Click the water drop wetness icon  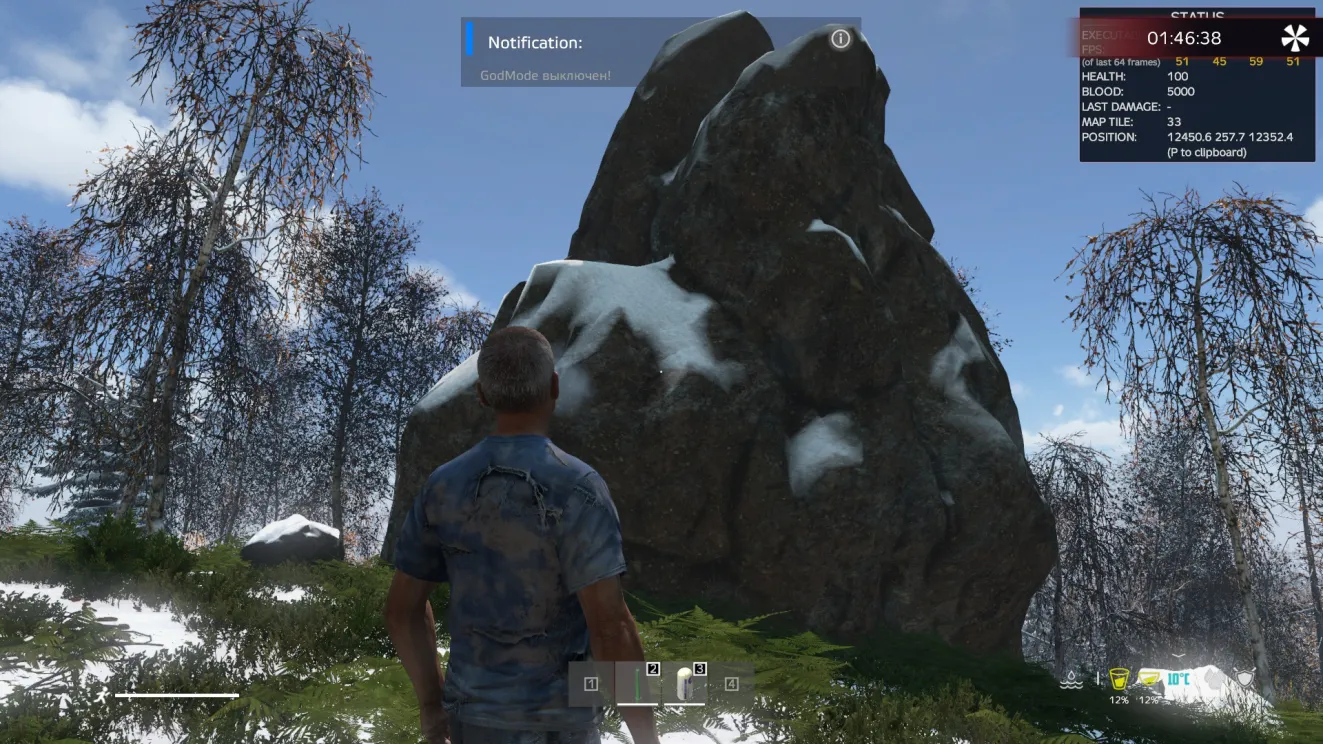pyautogui.click(x=1071, y=680)
